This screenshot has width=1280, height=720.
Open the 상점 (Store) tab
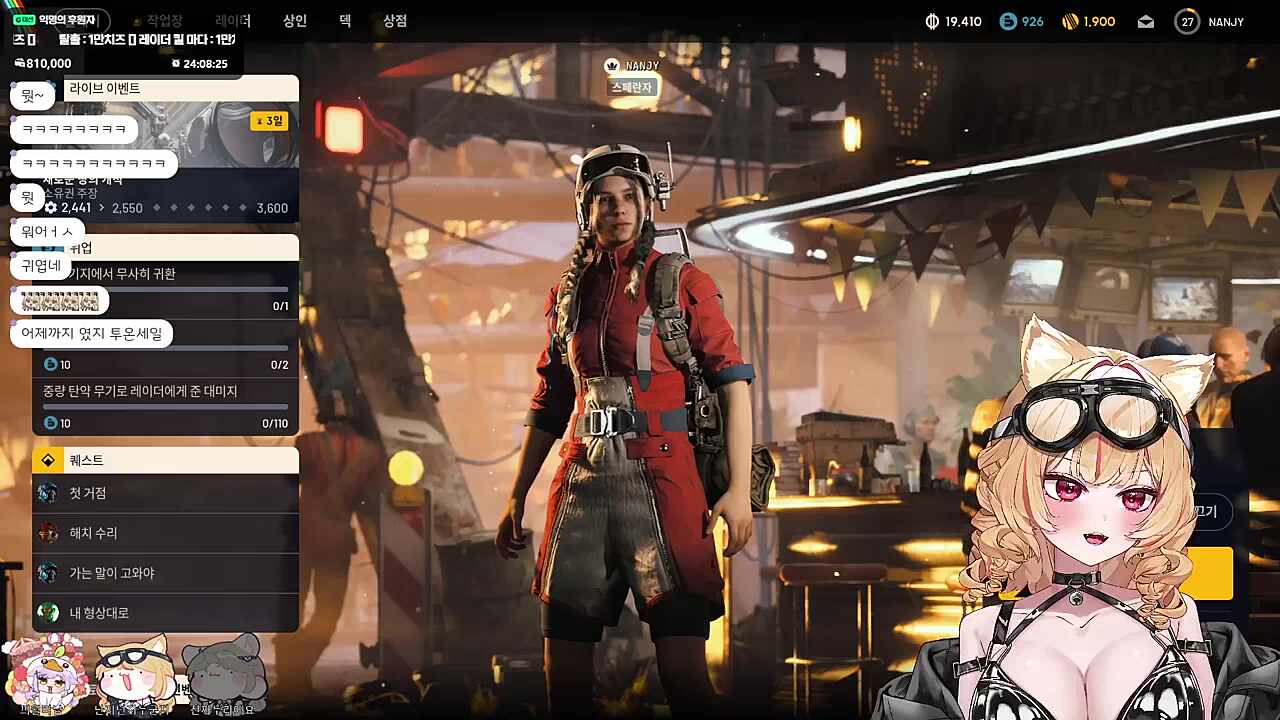395,21
